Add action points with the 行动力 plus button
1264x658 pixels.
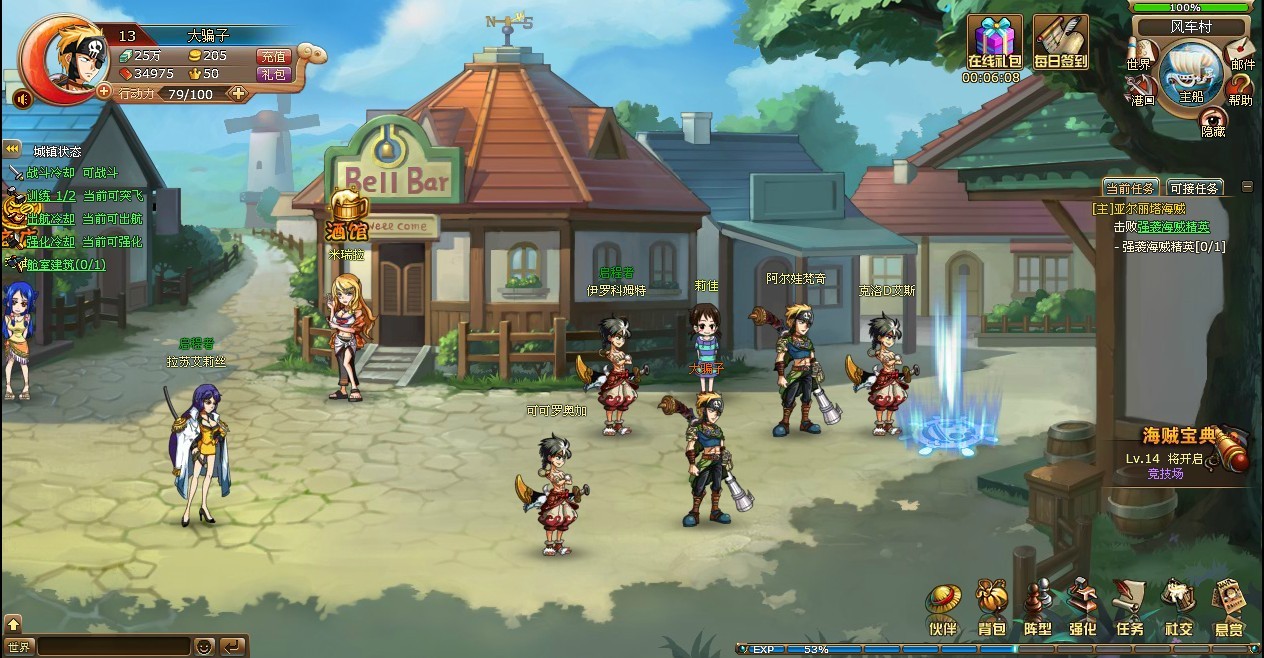tap(238, 93)
